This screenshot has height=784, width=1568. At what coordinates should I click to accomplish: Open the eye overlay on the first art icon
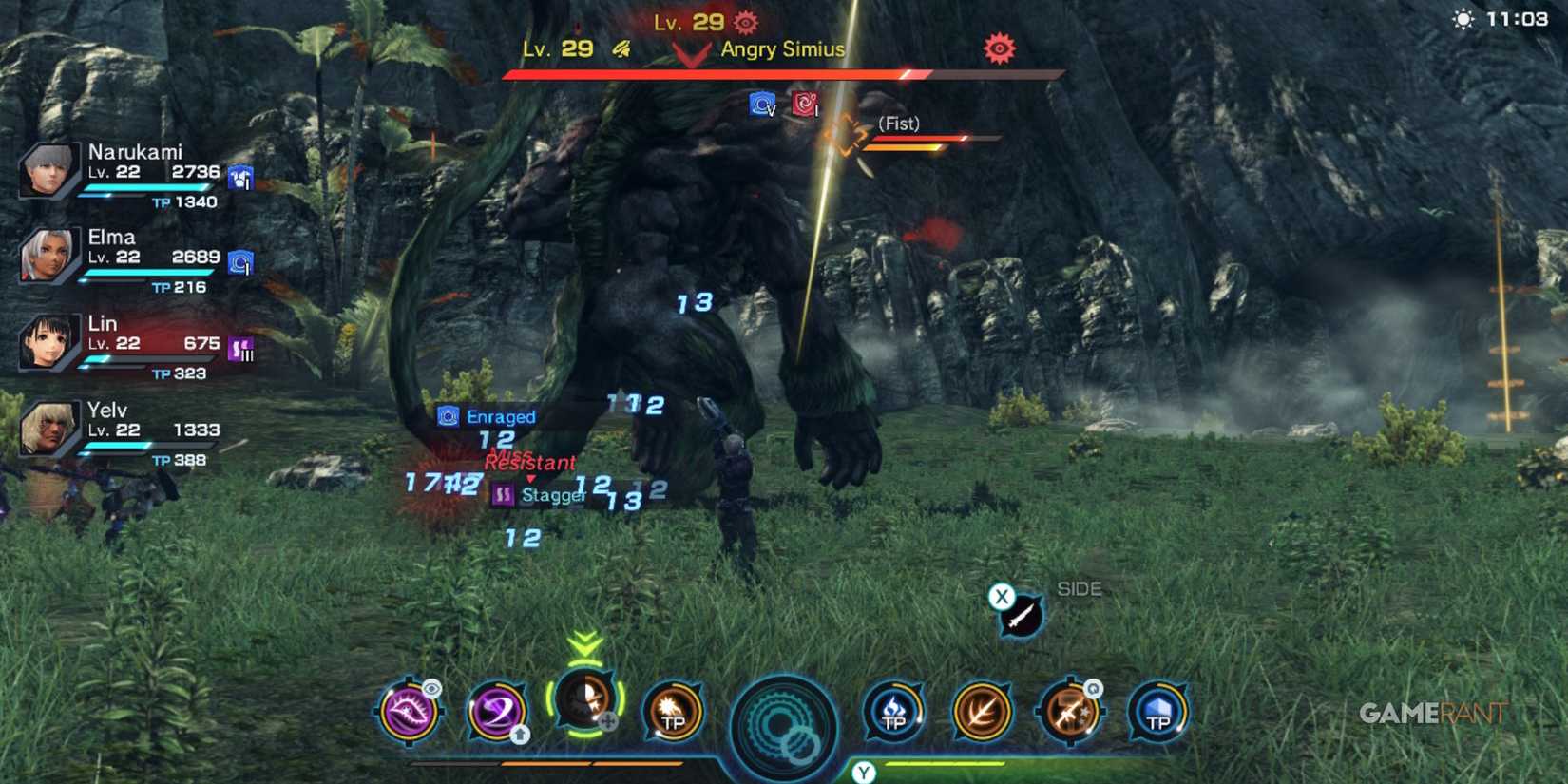(x=432, y=687)
